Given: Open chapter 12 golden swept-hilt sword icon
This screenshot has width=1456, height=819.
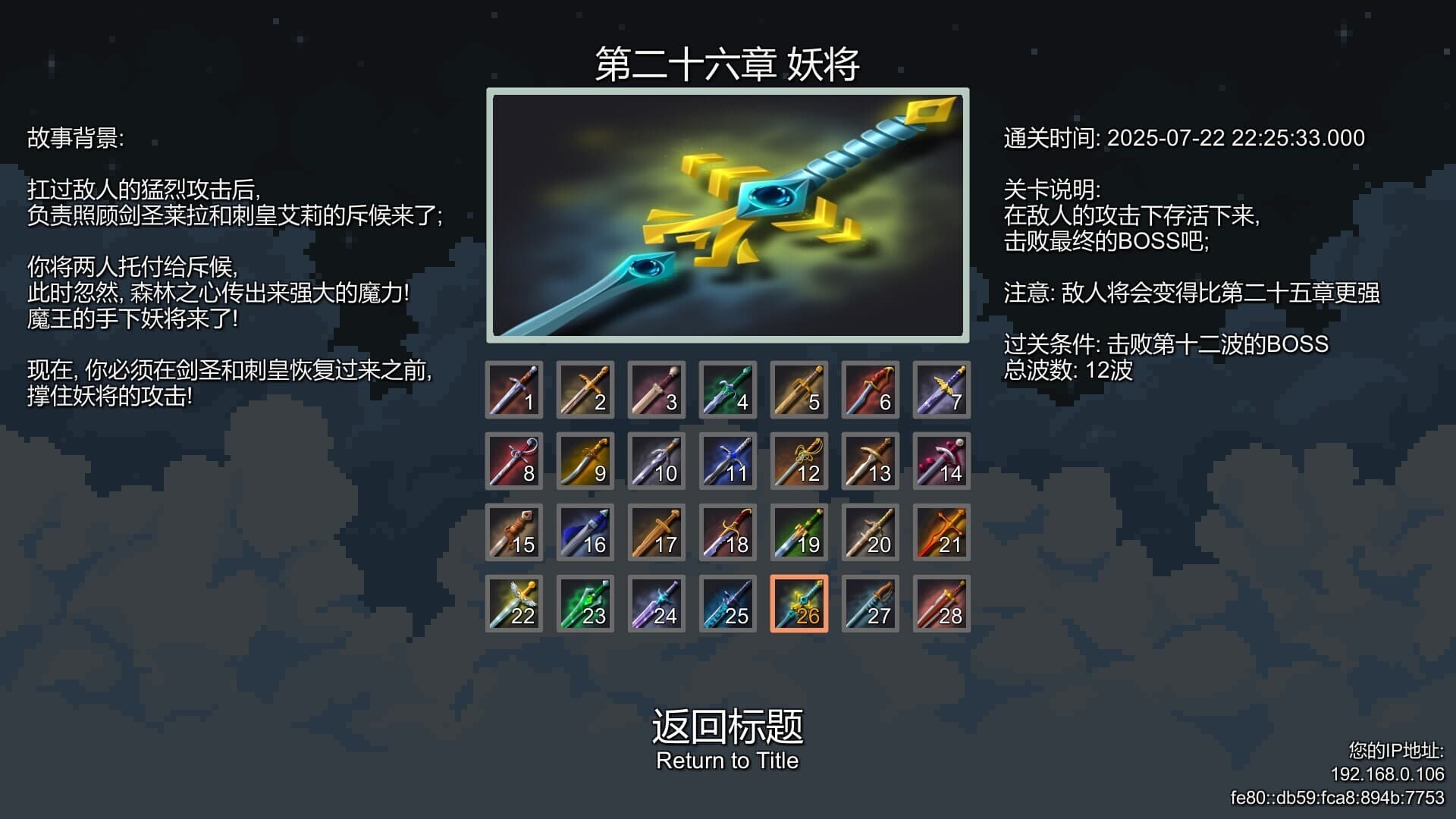Looking at the screenshot, I should pyautogui.click(x=799, y=461).
